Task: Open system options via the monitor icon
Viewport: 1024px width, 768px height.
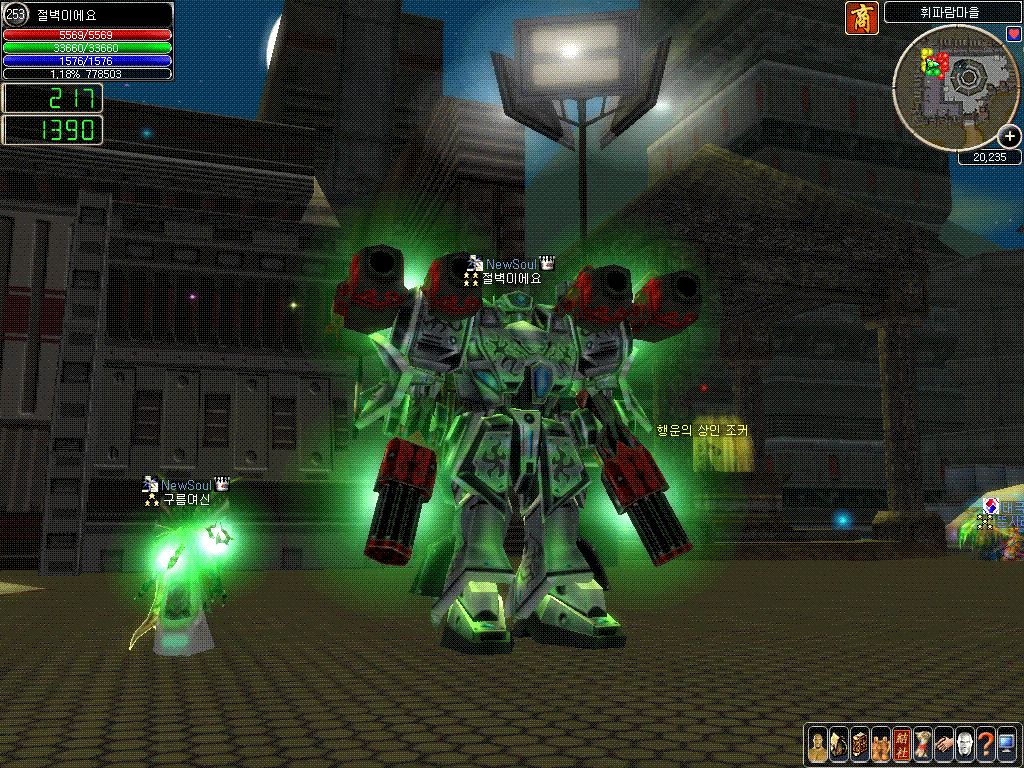Action: 1007,744
